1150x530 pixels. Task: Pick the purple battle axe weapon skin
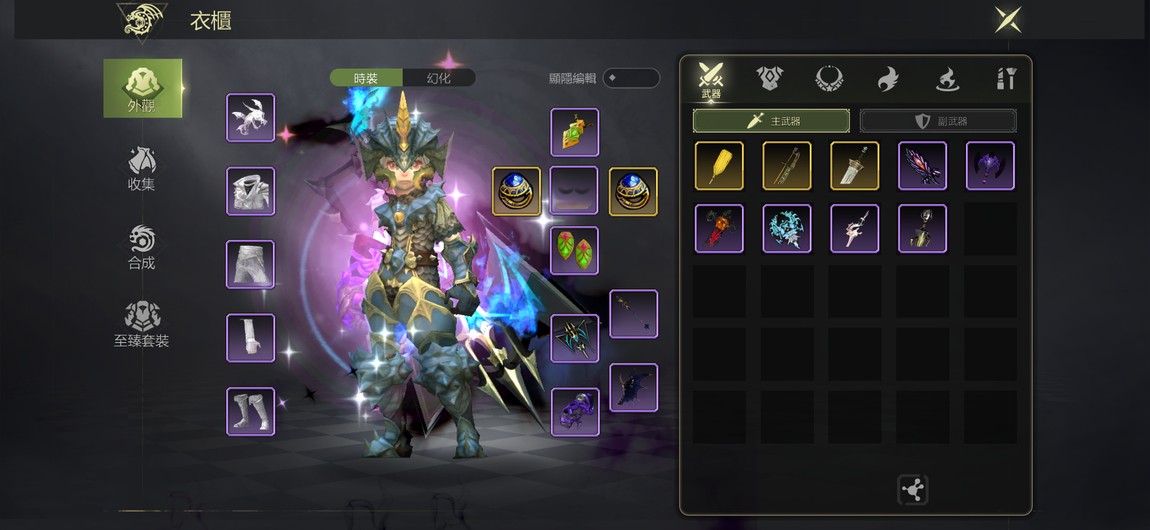tap(990, 166)
